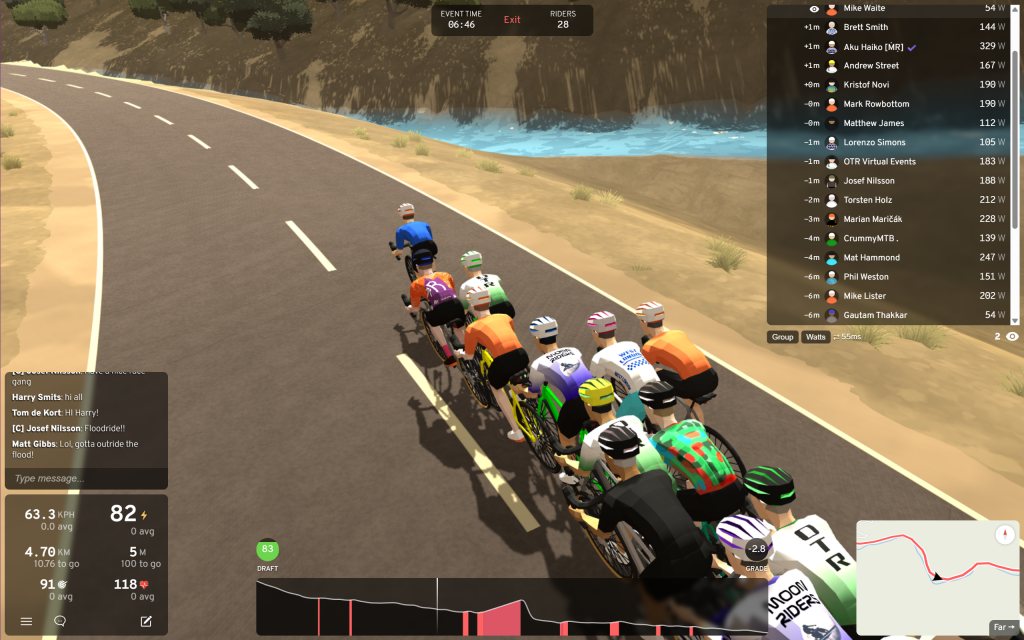This screenshot has width=1024, height=640.
Task: Change the minimap zoom with the Far button
Action: pos(1001,627)
